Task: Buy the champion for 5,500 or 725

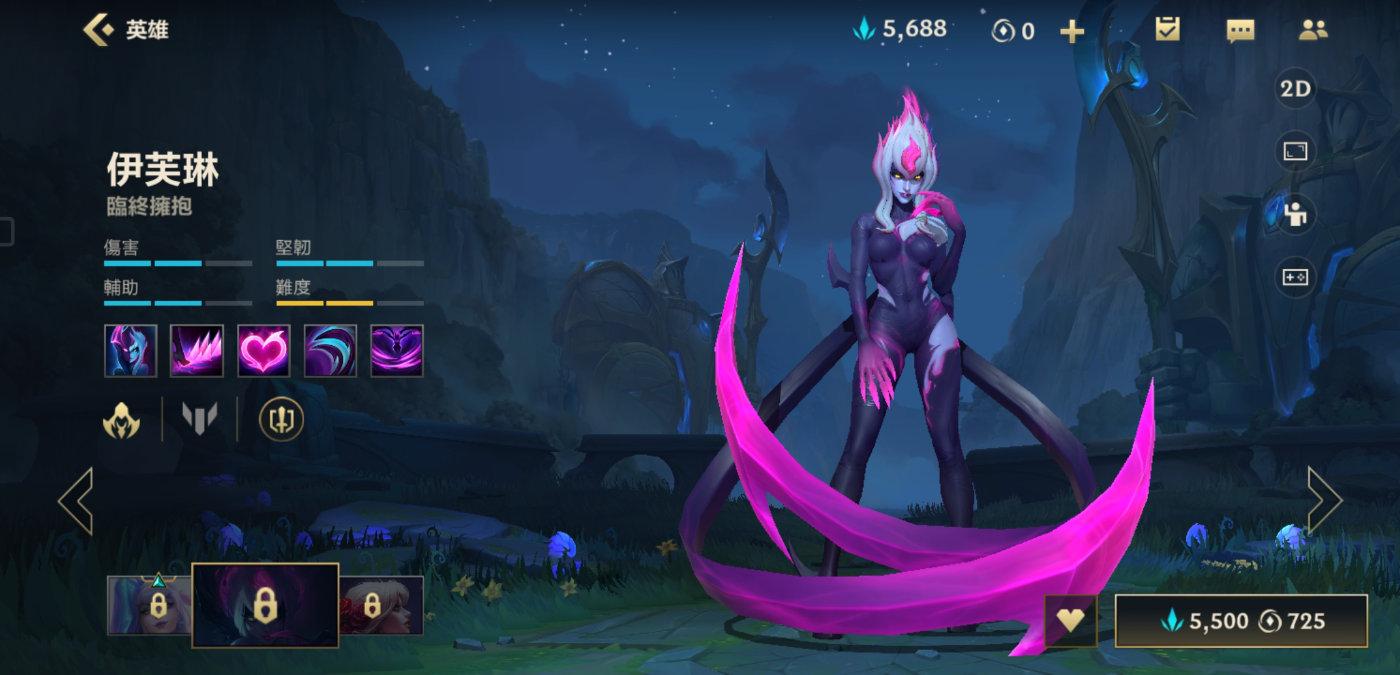Action: (1240, 621)
